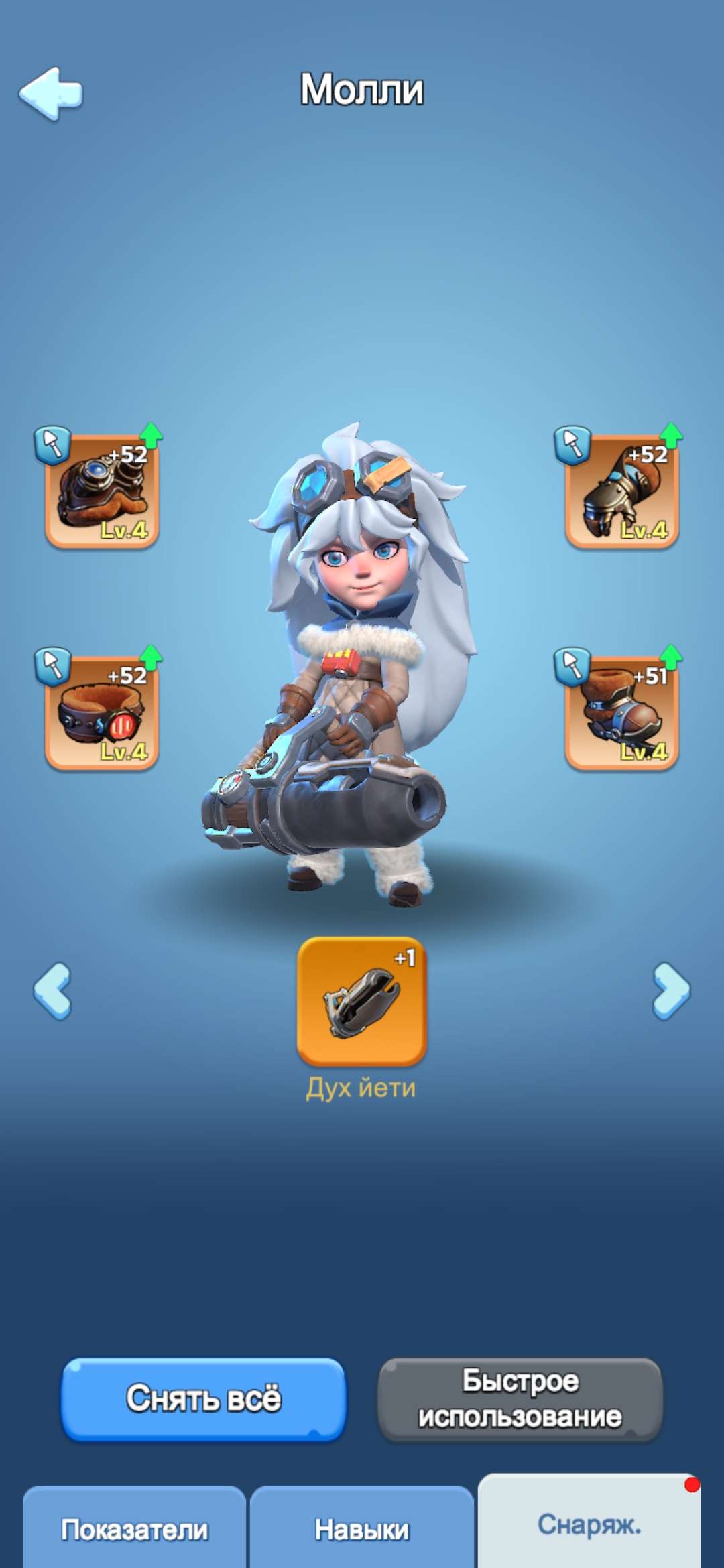
Task: Select the fur collar belt slot
Action: pyautogui.click(x=102, y=712)
